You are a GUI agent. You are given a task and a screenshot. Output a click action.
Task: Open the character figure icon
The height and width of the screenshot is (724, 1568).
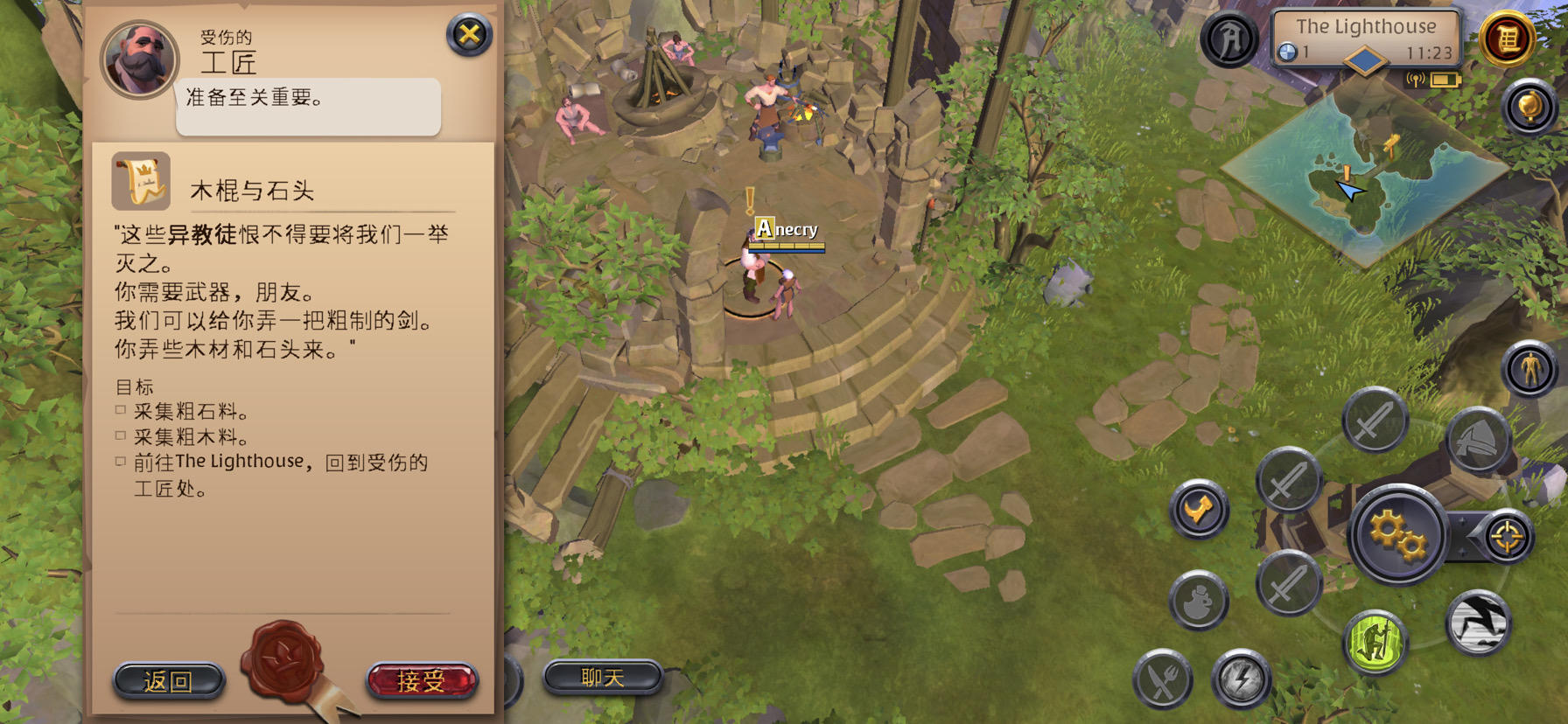pos(1529,368)
